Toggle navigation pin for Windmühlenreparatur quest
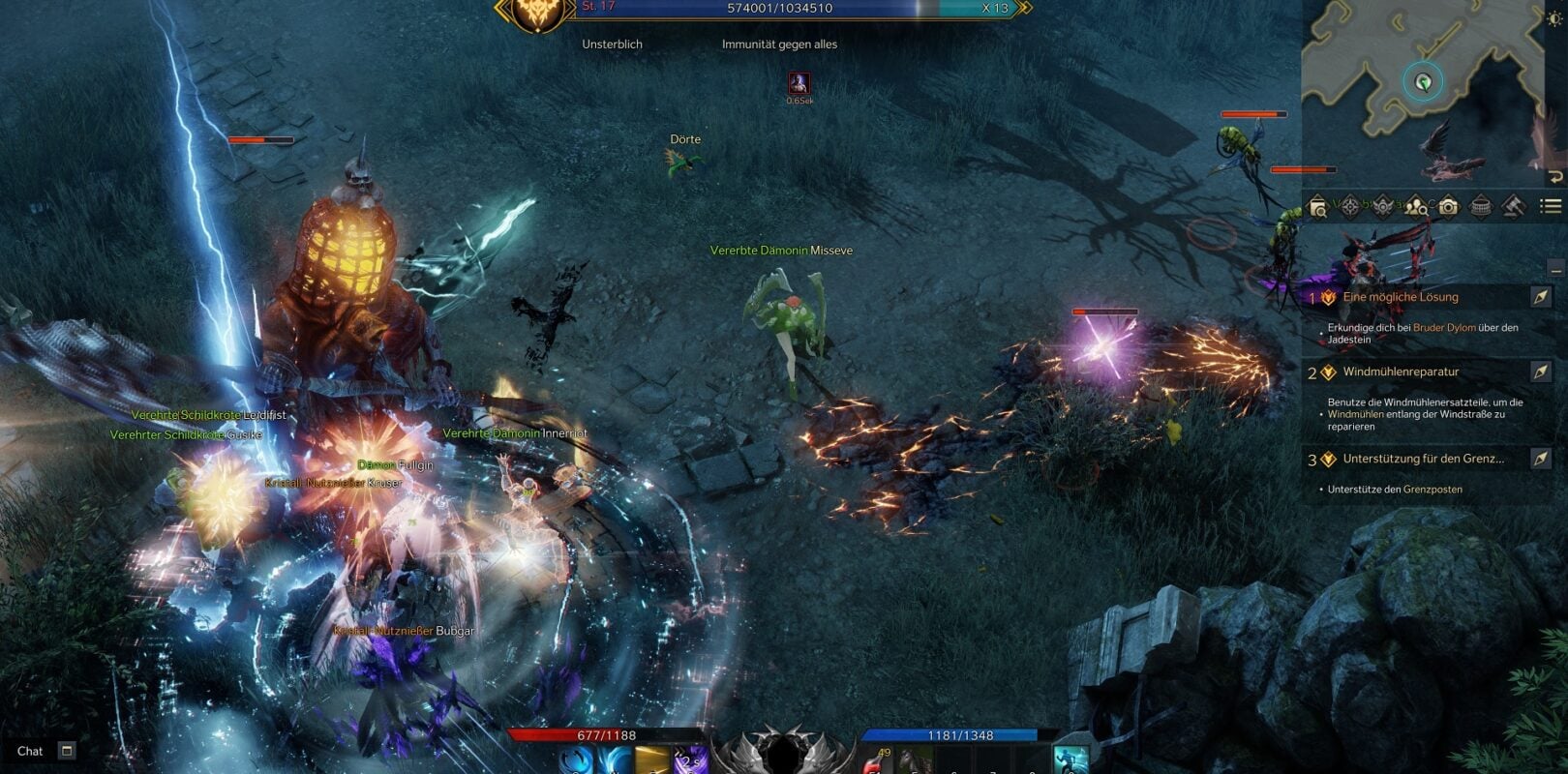This screenshot has height=774, width=1568. [x=1541, y=372]
